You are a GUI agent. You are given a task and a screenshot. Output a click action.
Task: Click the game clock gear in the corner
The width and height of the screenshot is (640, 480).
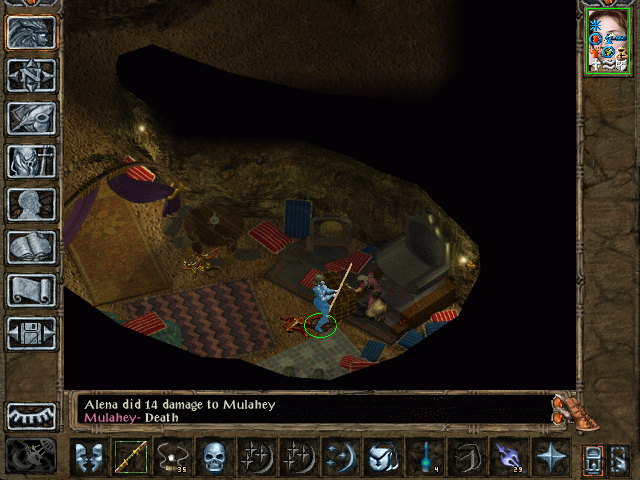(30, 457)
